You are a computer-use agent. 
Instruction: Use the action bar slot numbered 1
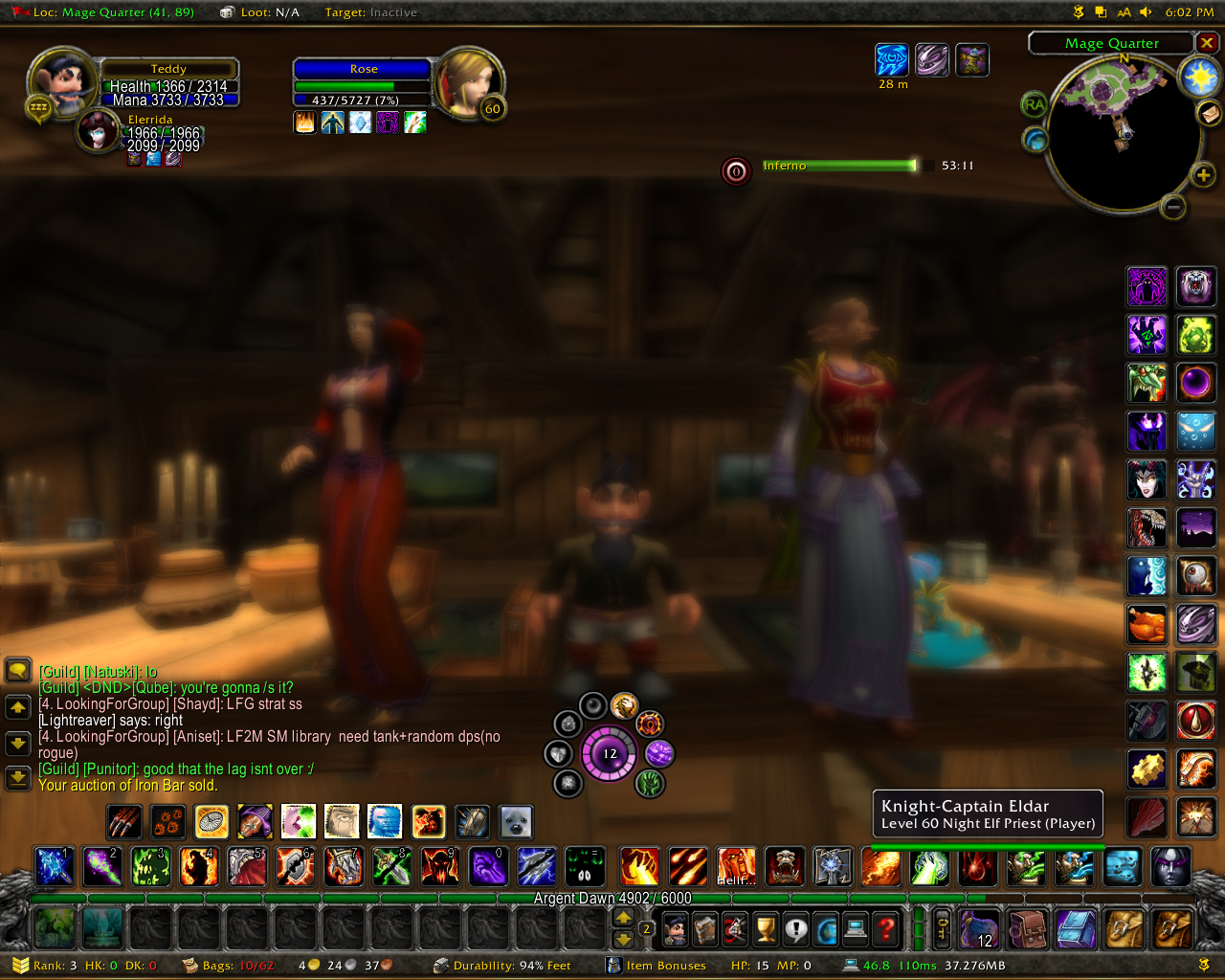(55, 866)
